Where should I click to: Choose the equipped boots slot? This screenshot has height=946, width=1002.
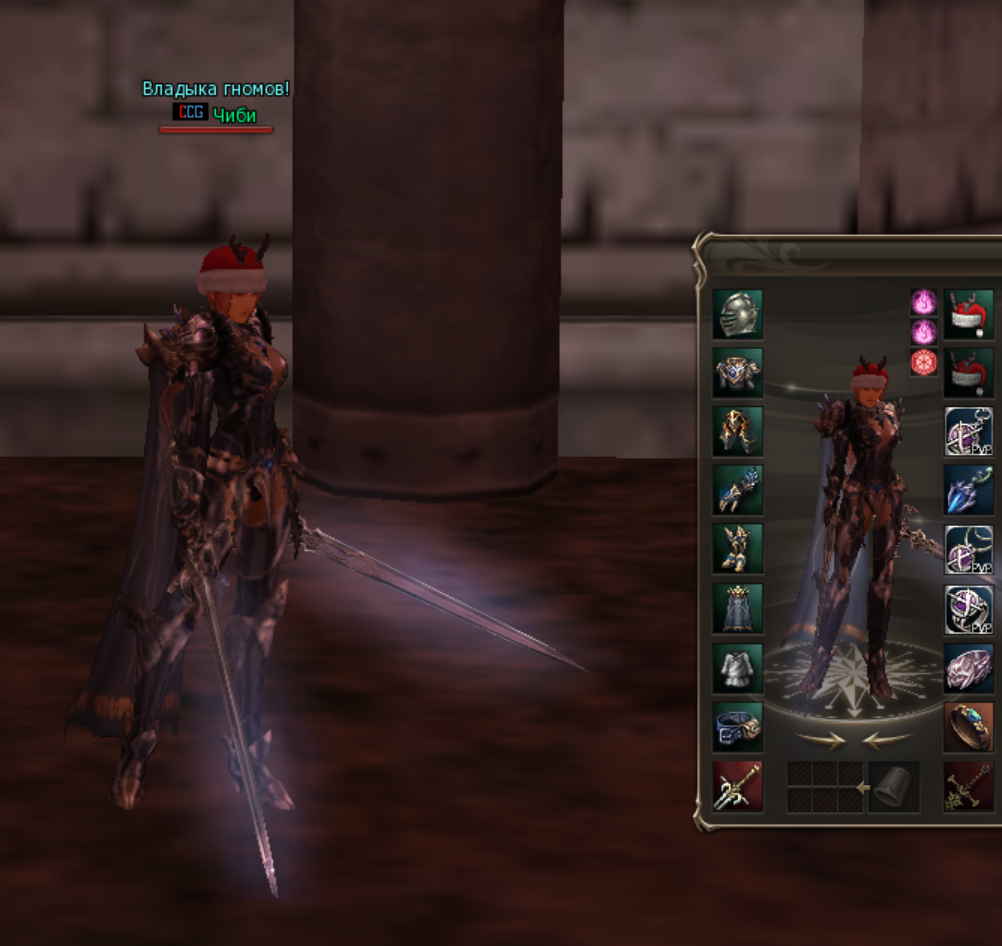(x=738, y=549)
